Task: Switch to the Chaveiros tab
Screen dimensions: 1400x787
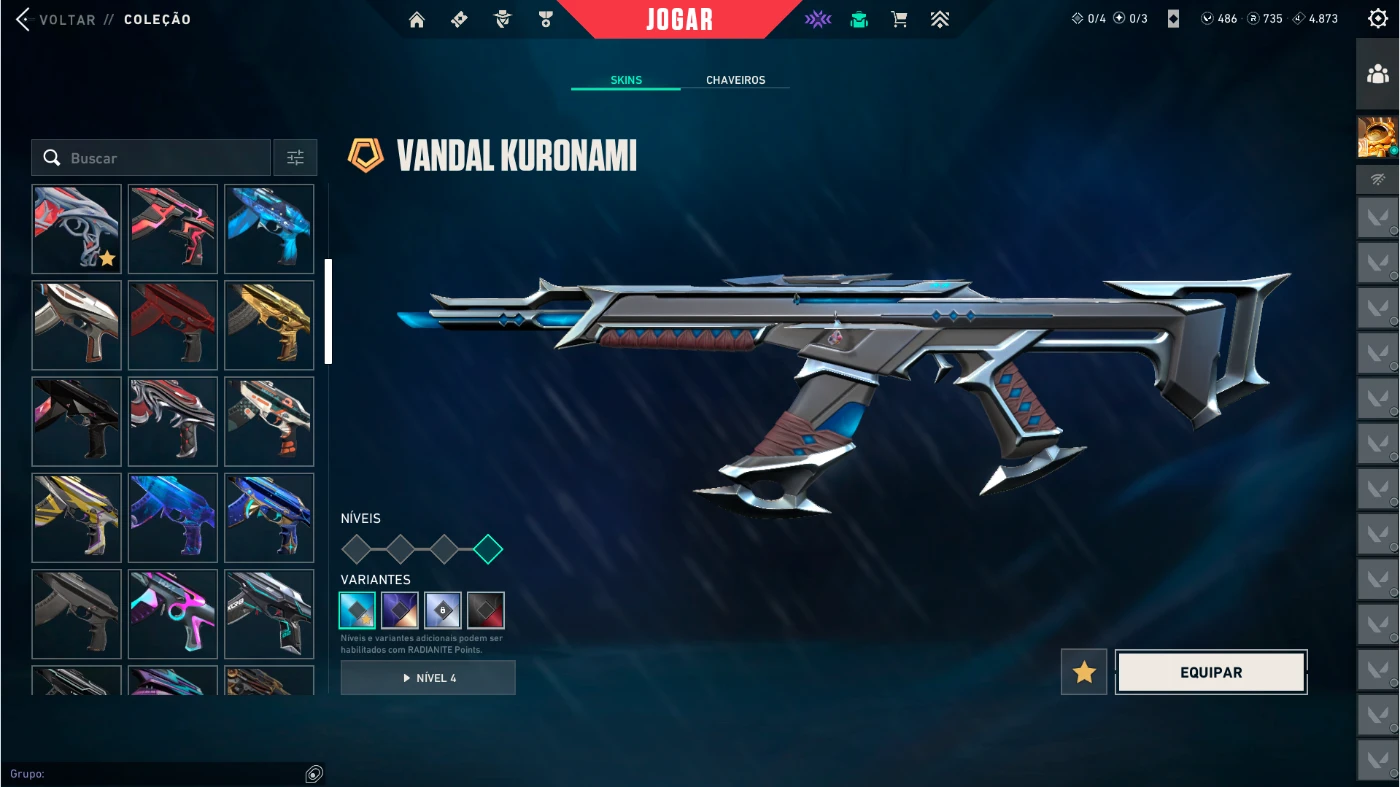Action: click(735, 80)
